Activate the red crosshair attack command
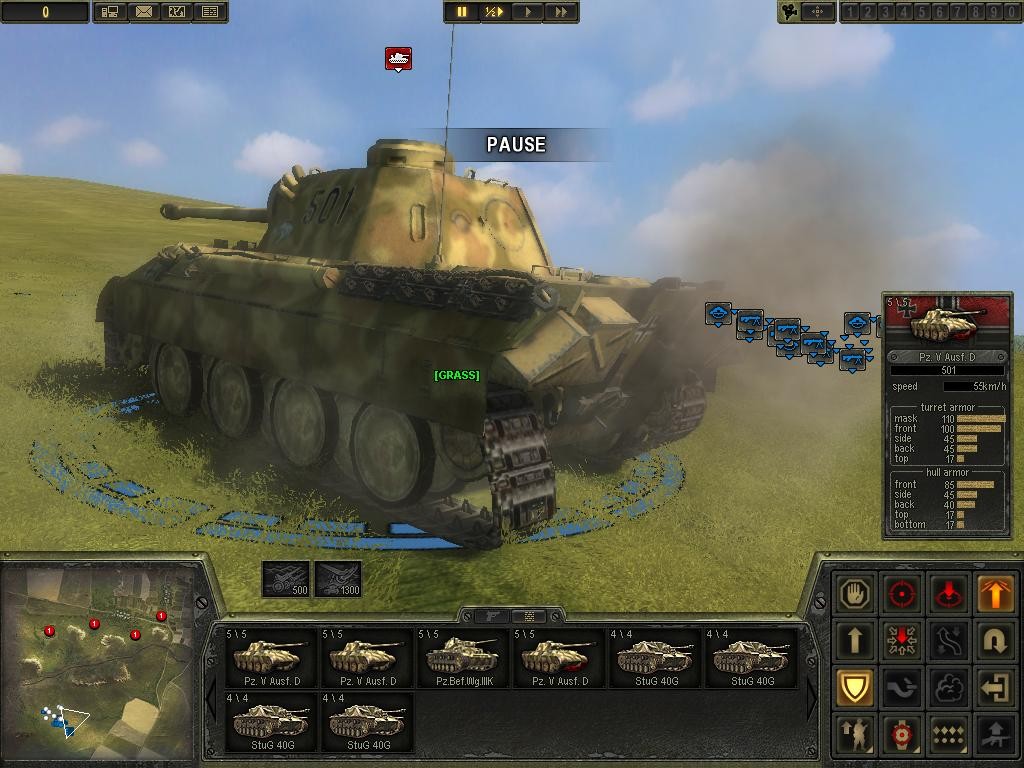1024x768 pixels. click(x=902, y=594)
